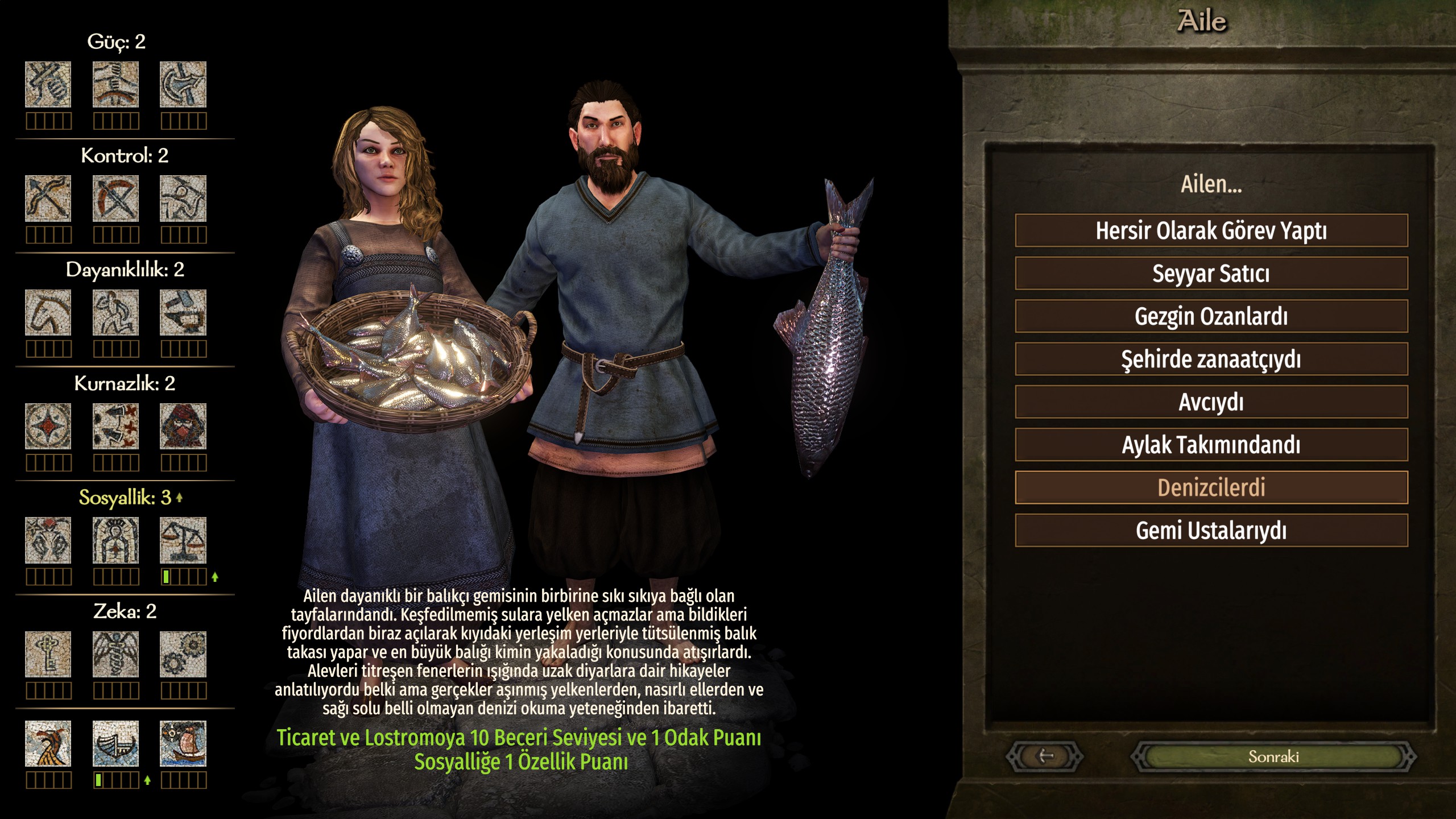Choose 'Şehirde zanaatçıydı' as family background
This screenshot has height=819, width=1456.
1211,359
